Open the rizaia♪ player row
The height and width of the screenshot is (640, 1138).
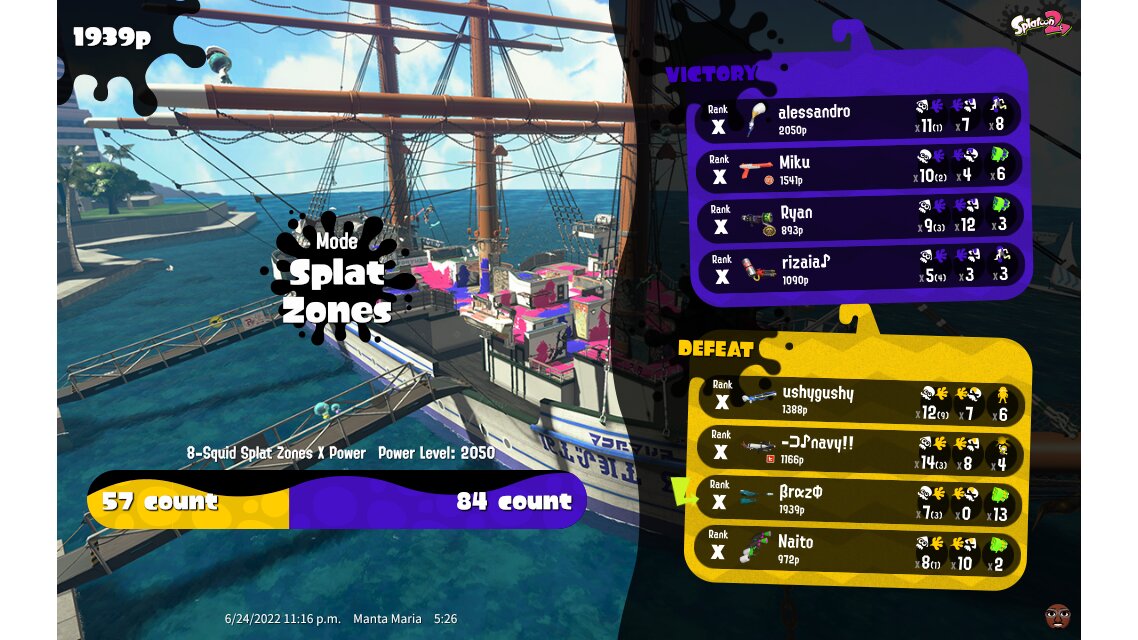(x=858, y=269)
